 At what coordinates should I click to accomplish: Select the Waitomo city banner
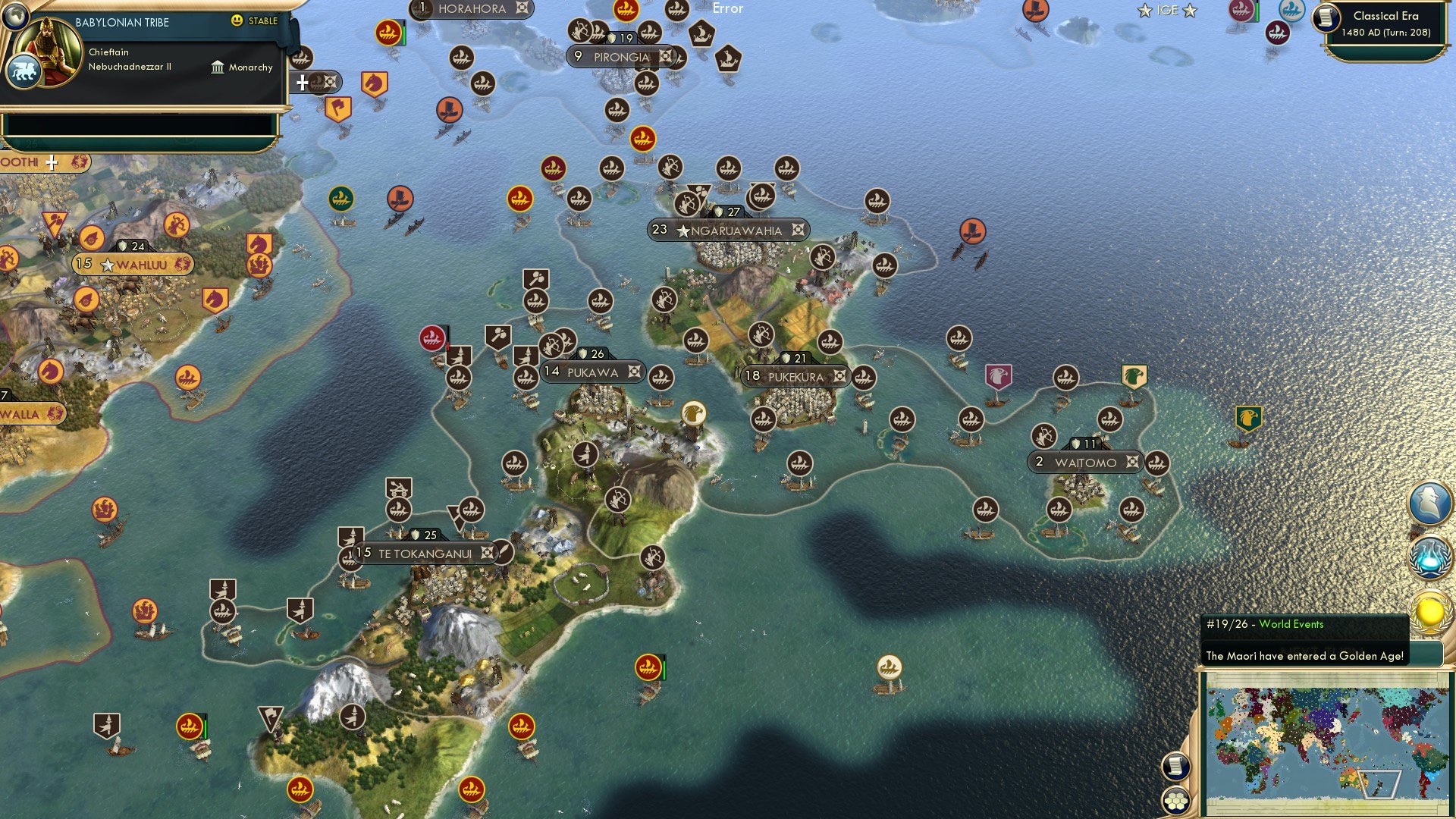click(x=1084, y=462)
